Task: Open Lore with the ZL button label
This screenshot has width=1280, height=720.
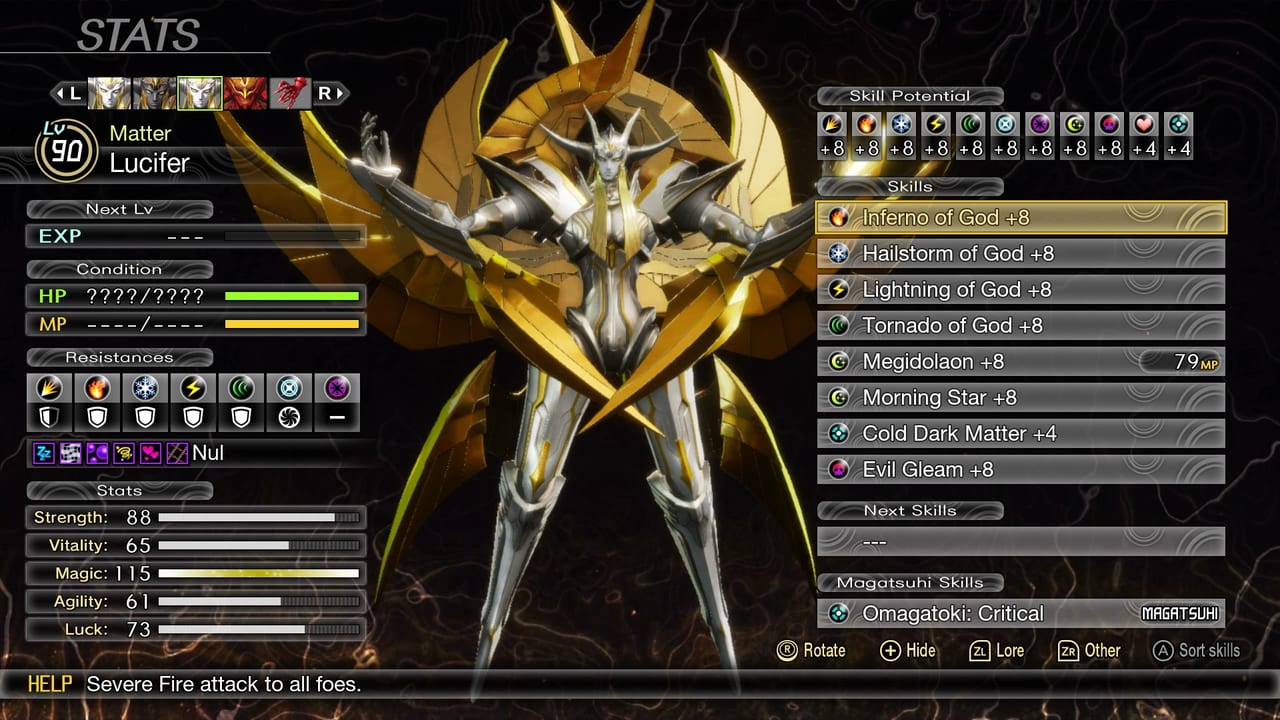Action: pyautogui.click(x=995, y=650)
